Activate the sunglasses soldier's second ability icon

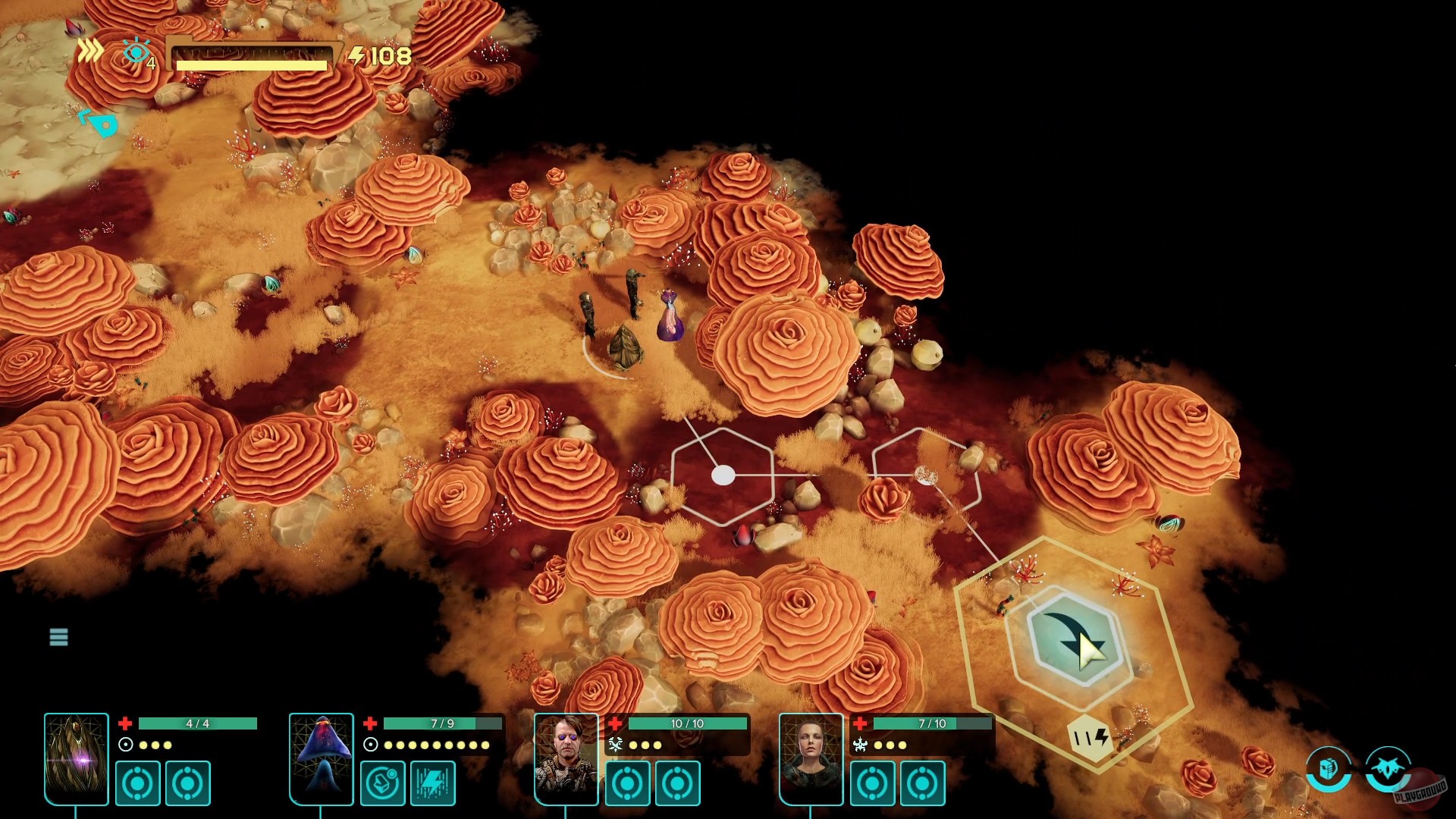[x=679, y=784]
